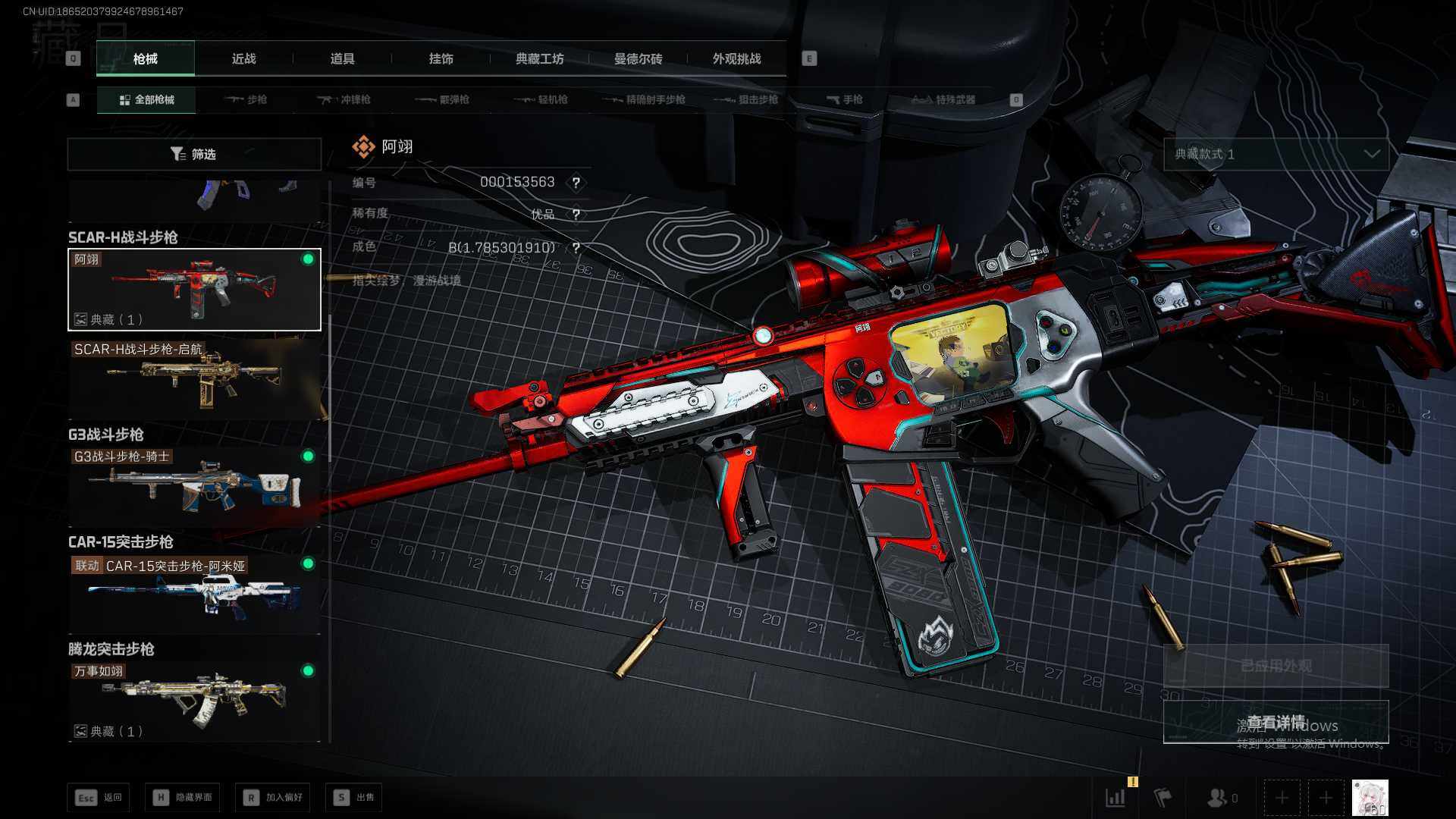Filter weapons by 冲锋枪 category
1456x819 pixels.
click(344, 100)
